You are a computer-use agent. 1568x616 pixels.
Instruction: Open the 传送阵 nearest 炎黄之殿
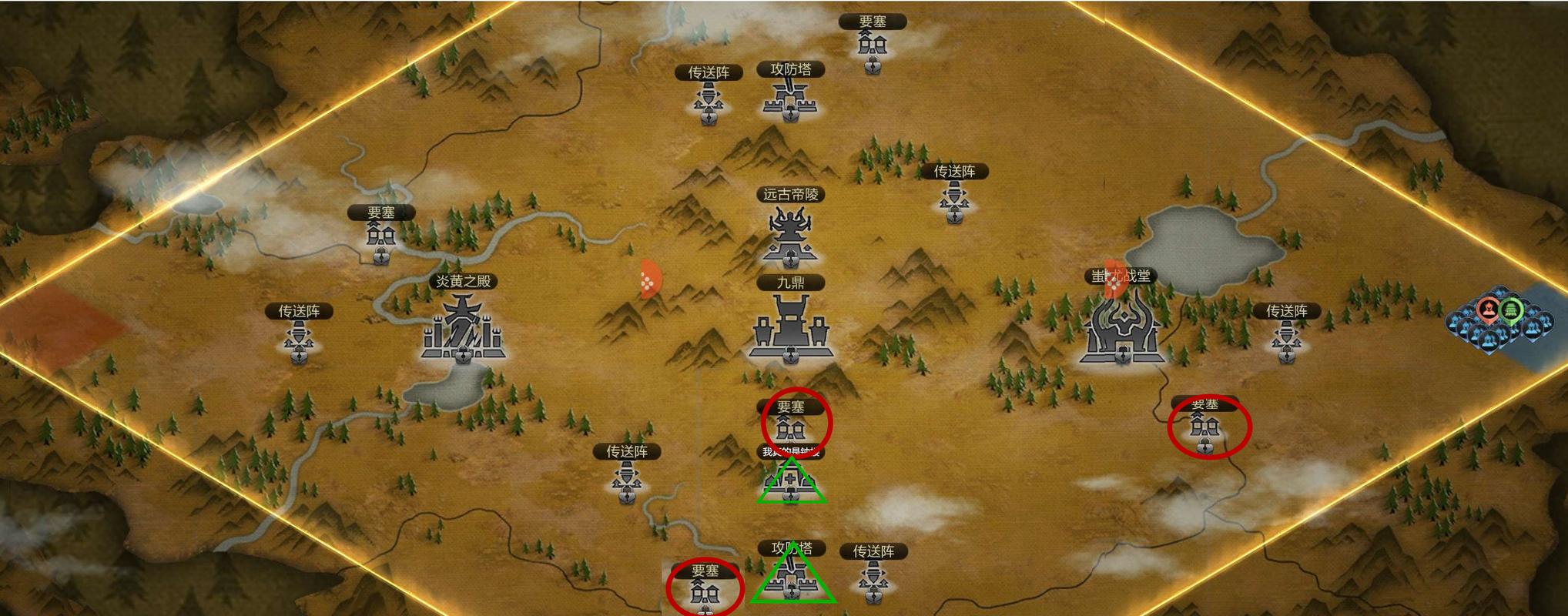[299, 339]
